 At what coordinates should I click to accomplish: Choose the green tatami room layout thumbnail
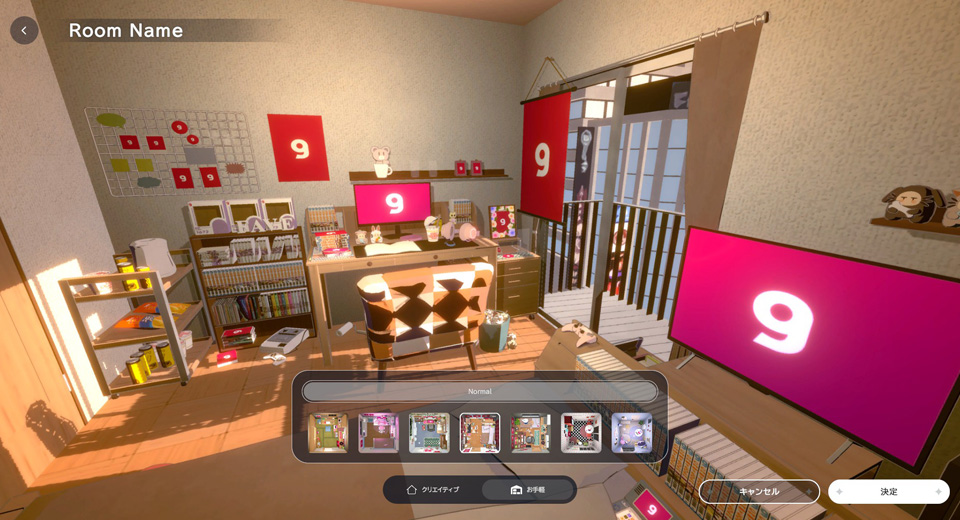click(329, 433)
